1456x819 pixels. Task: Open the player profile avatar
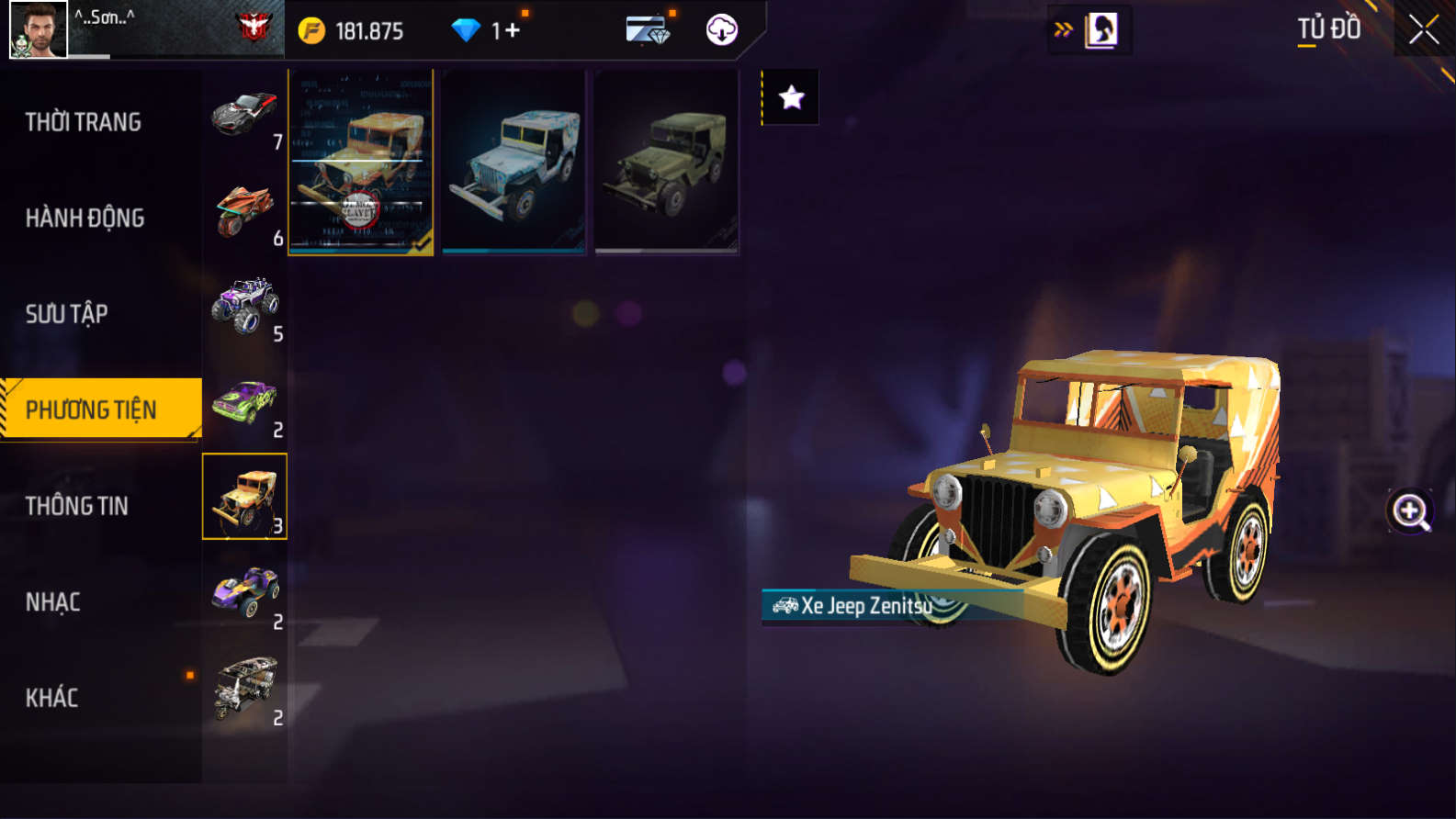click(x=38, y=29)
